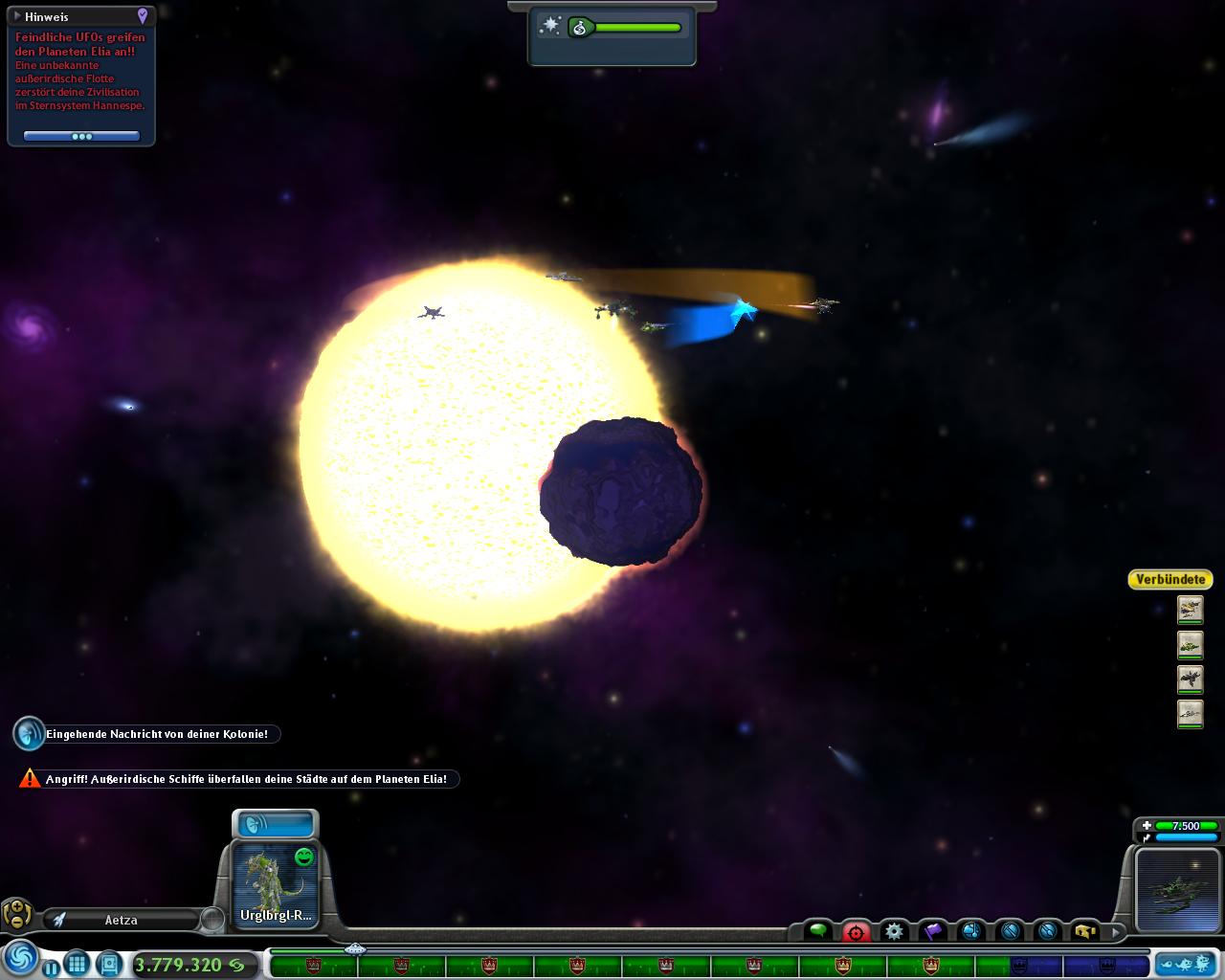
Task: Click the Aetza planet name bar
Action: click(x=122, y=920)
